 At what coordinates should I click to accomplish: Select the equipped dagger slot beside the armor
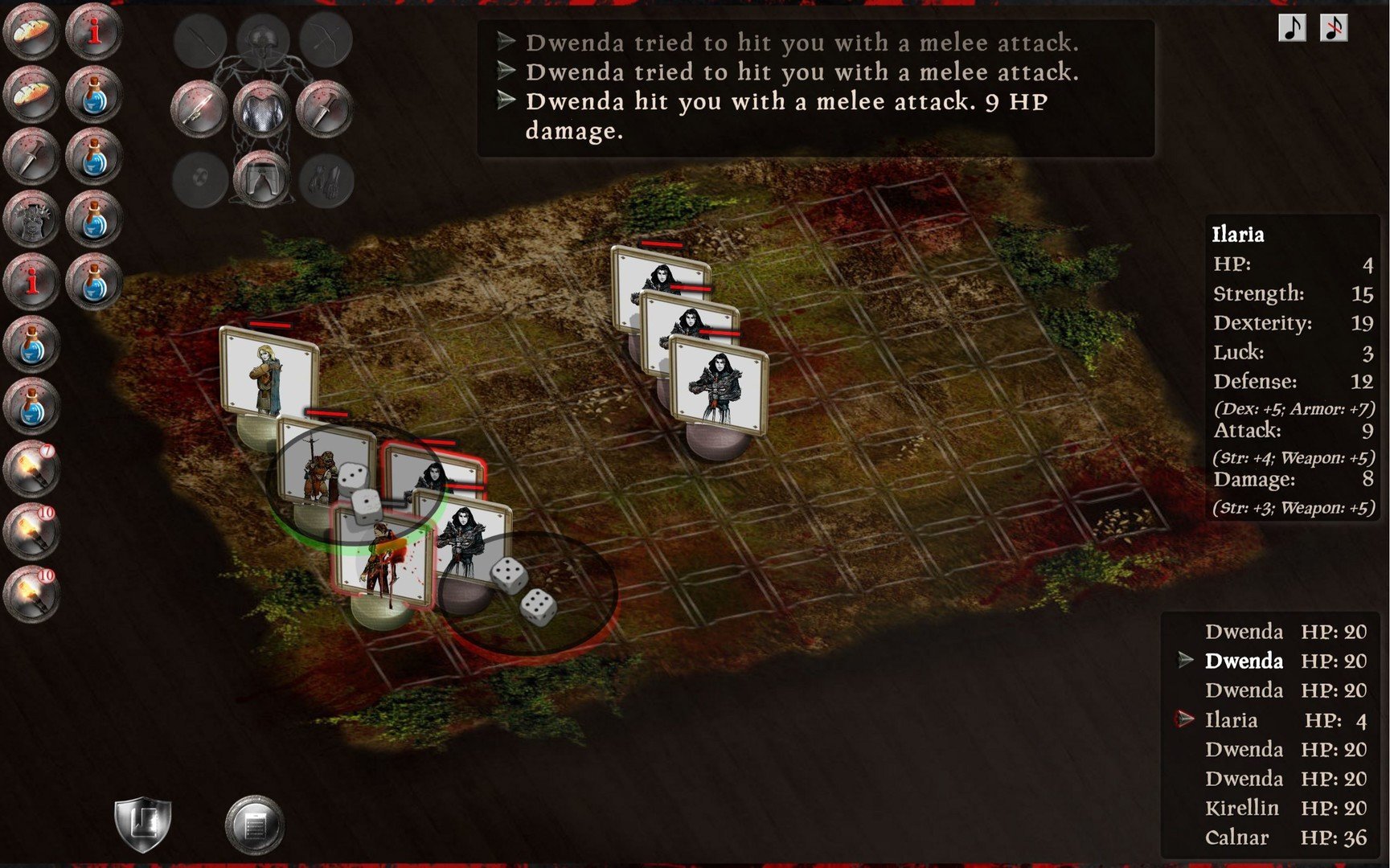click(324, 110)
